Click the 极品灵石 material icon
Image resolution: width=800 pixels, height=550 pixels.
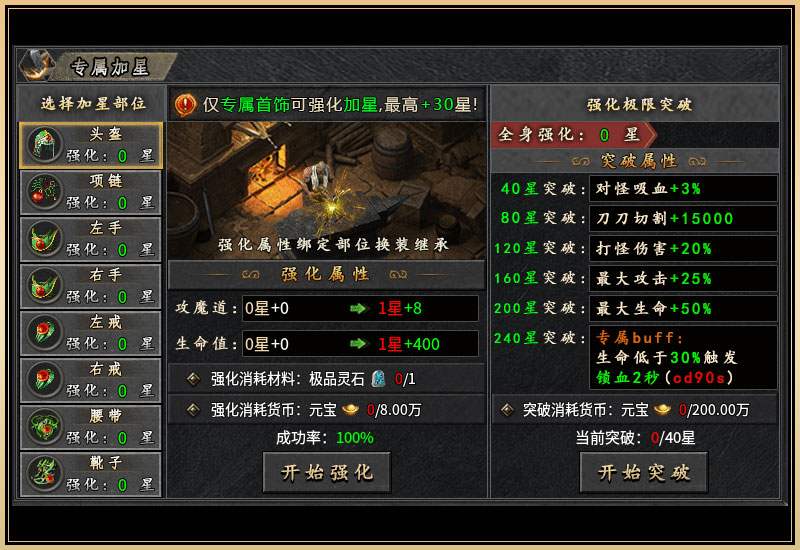(379, 379)
